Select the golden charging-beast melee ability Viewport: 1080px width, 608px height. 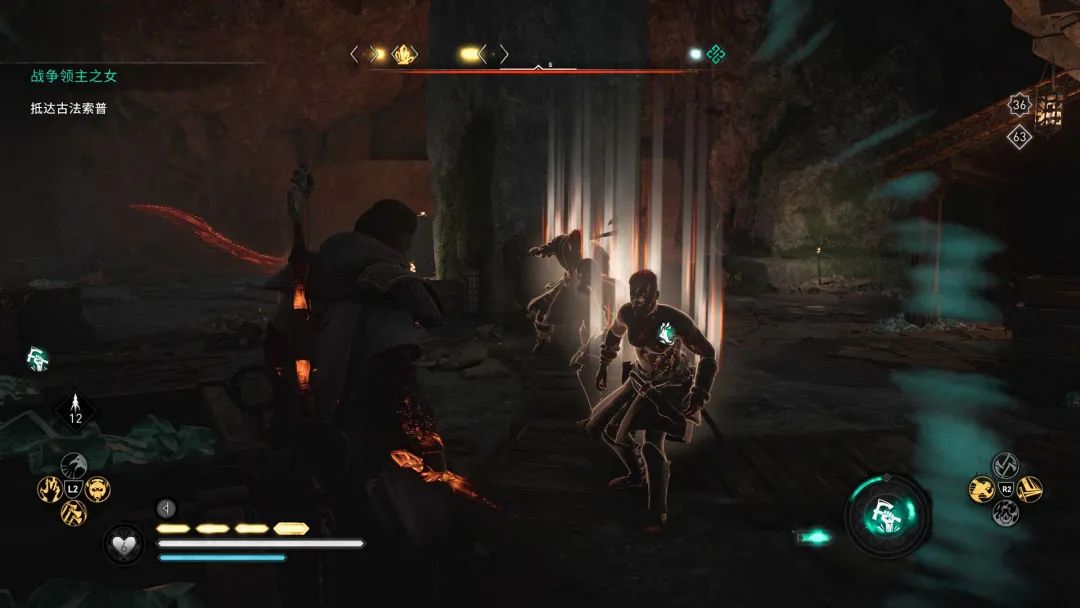[x=981, y=489]
